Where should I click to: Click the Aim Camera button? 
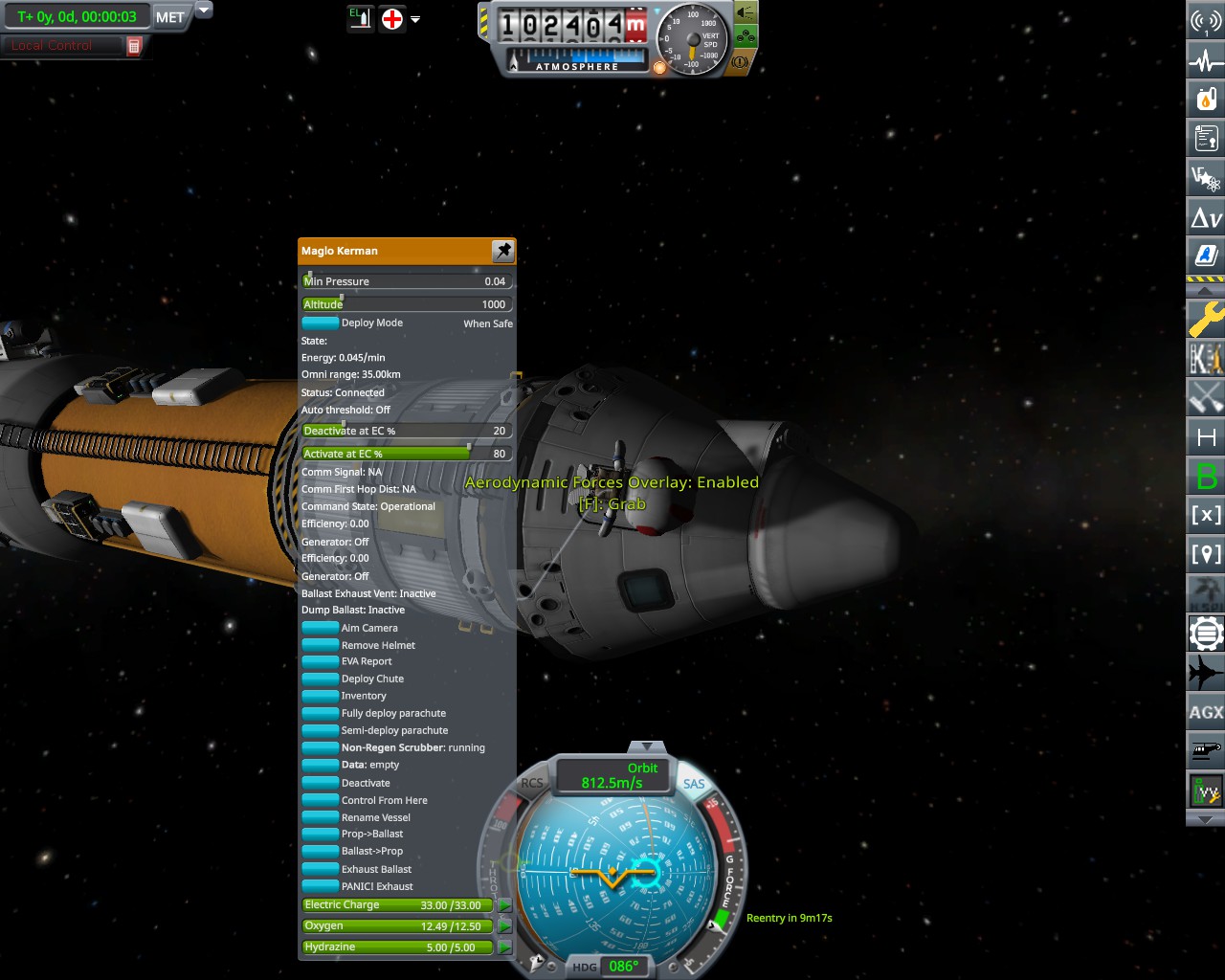[321, 628]
